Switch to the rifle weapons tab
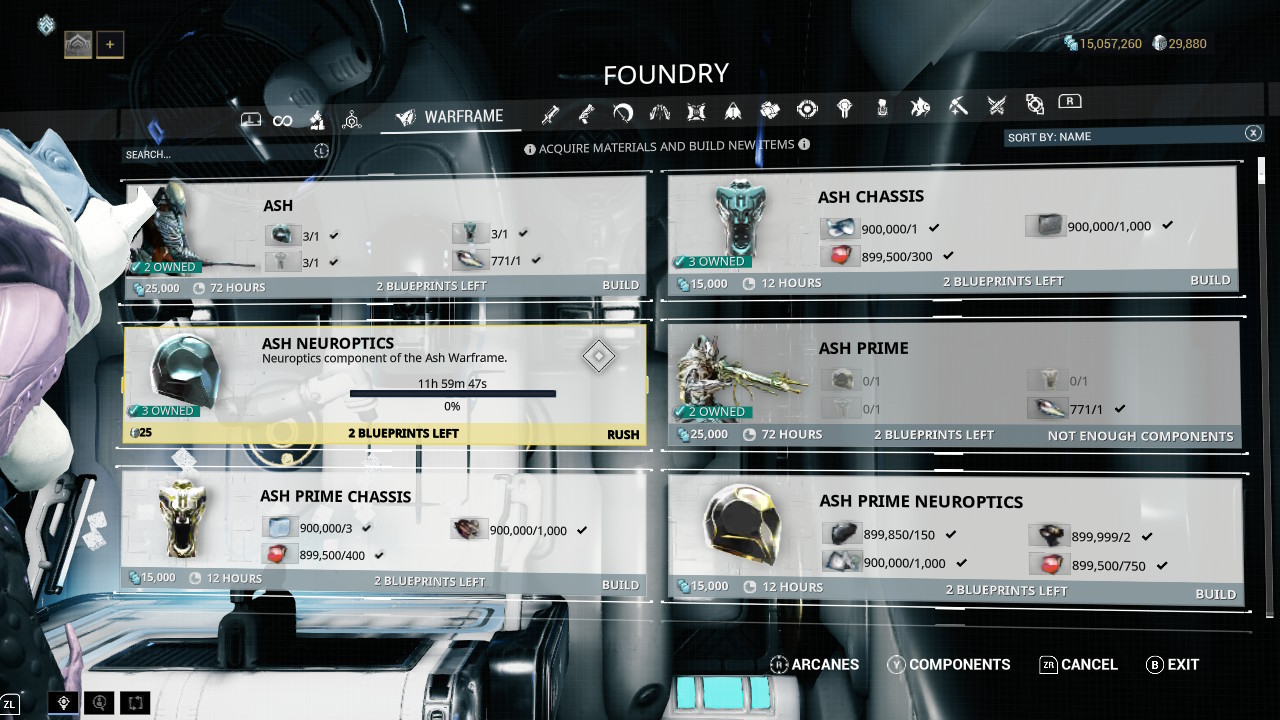The width and height of the screenshot is (1280, 720). pyautogui.click(x=550, y=115)
